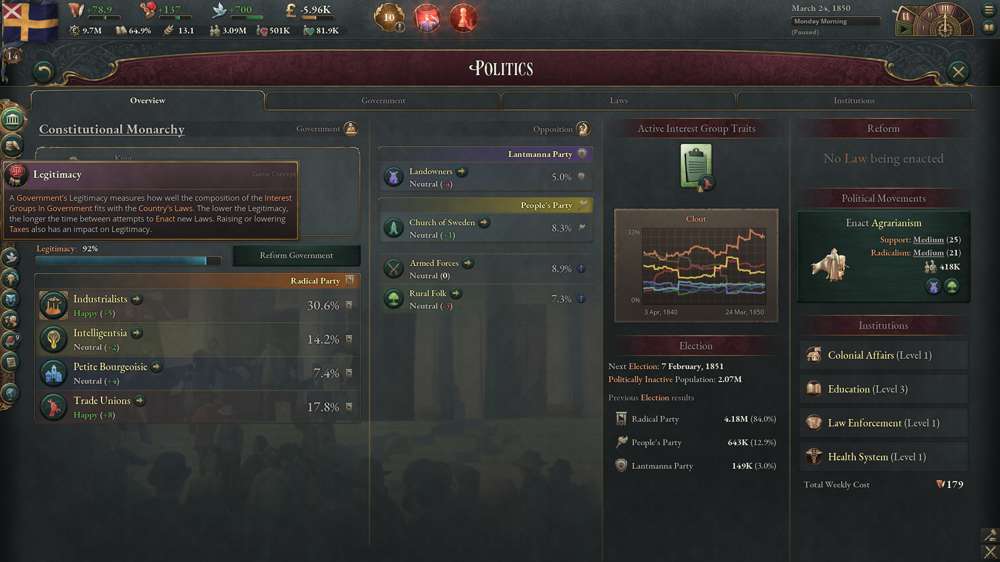Open the Laws tab
The height and width of the screenshot is (562, 1000).
click(618, 101)
